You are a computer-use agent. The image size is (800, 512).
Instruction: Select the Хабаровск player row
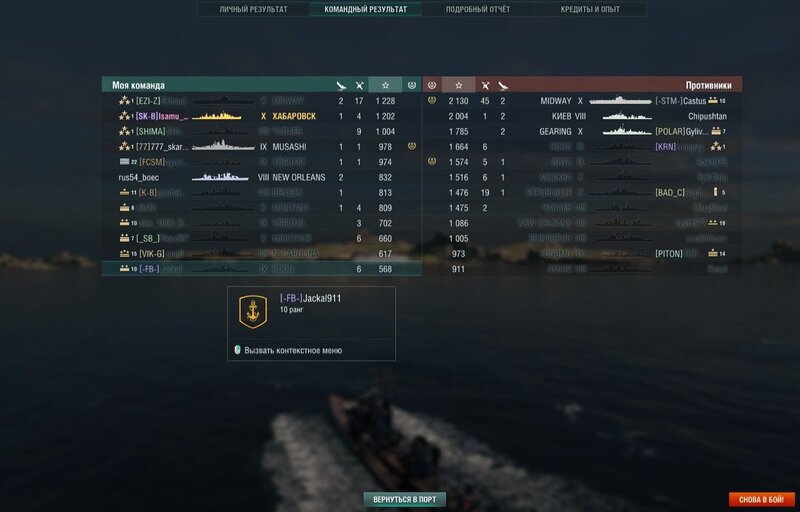click(260, 116)
